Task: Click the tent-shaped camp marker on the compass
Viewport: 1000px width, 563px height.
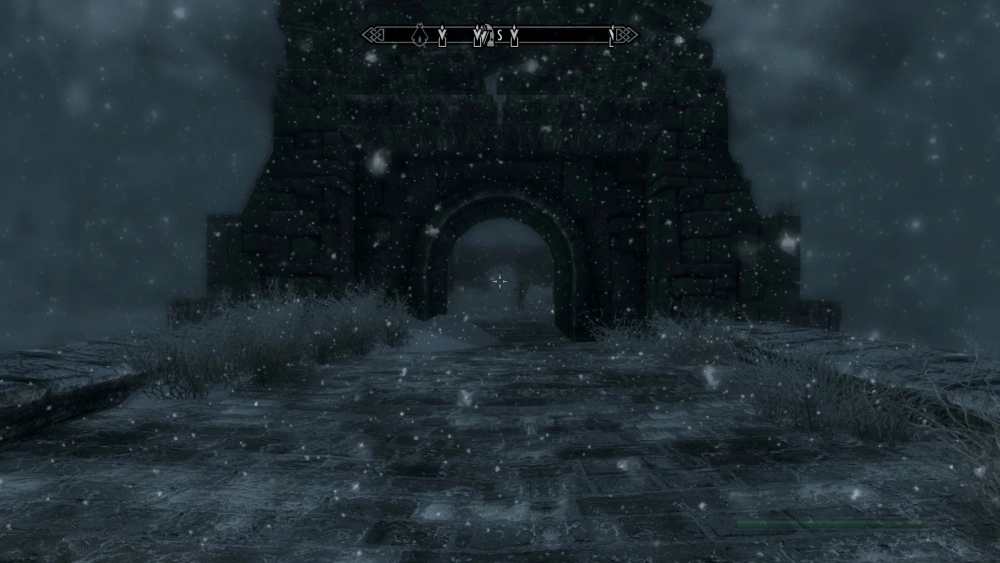Action: [x=421, y=37]
